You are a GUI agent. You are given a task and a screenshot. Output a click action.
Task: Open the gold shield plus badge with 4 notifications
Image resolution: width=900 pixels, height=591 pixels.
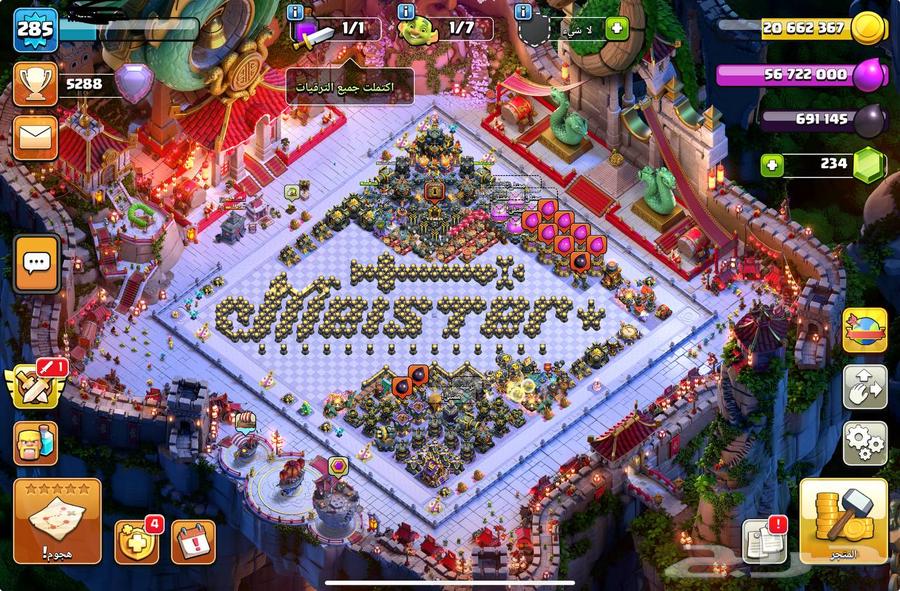coord(136,541)
